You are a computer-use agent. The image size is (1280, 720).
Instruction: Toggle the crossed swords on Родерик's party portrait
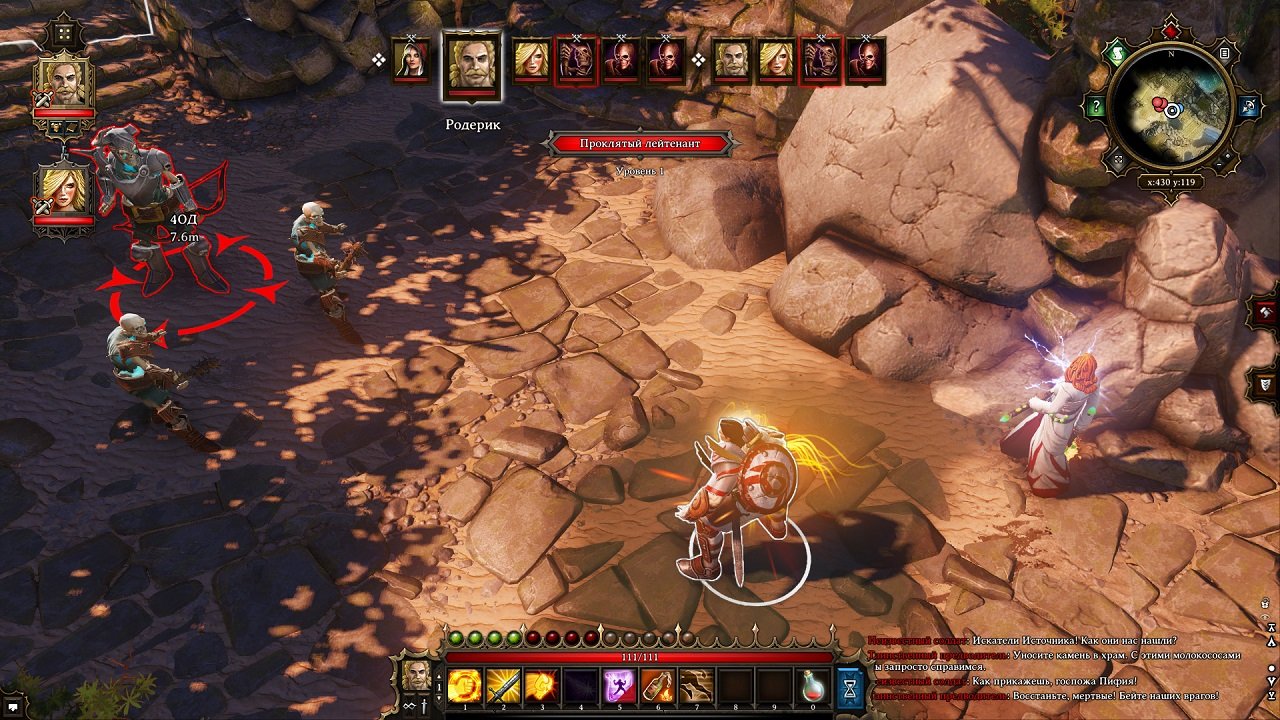(43, 98)
